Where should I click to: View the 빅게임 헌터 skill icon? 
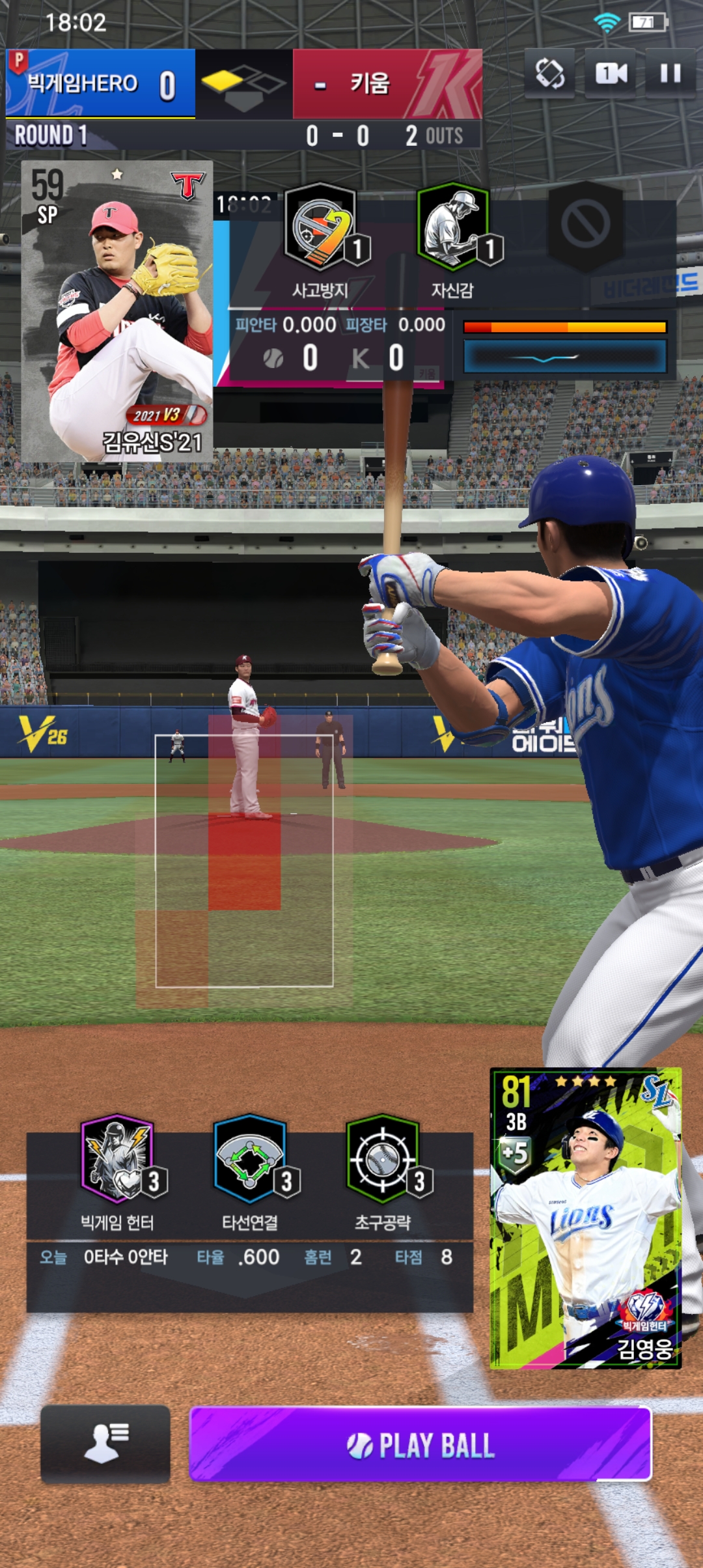point(118,1159)
